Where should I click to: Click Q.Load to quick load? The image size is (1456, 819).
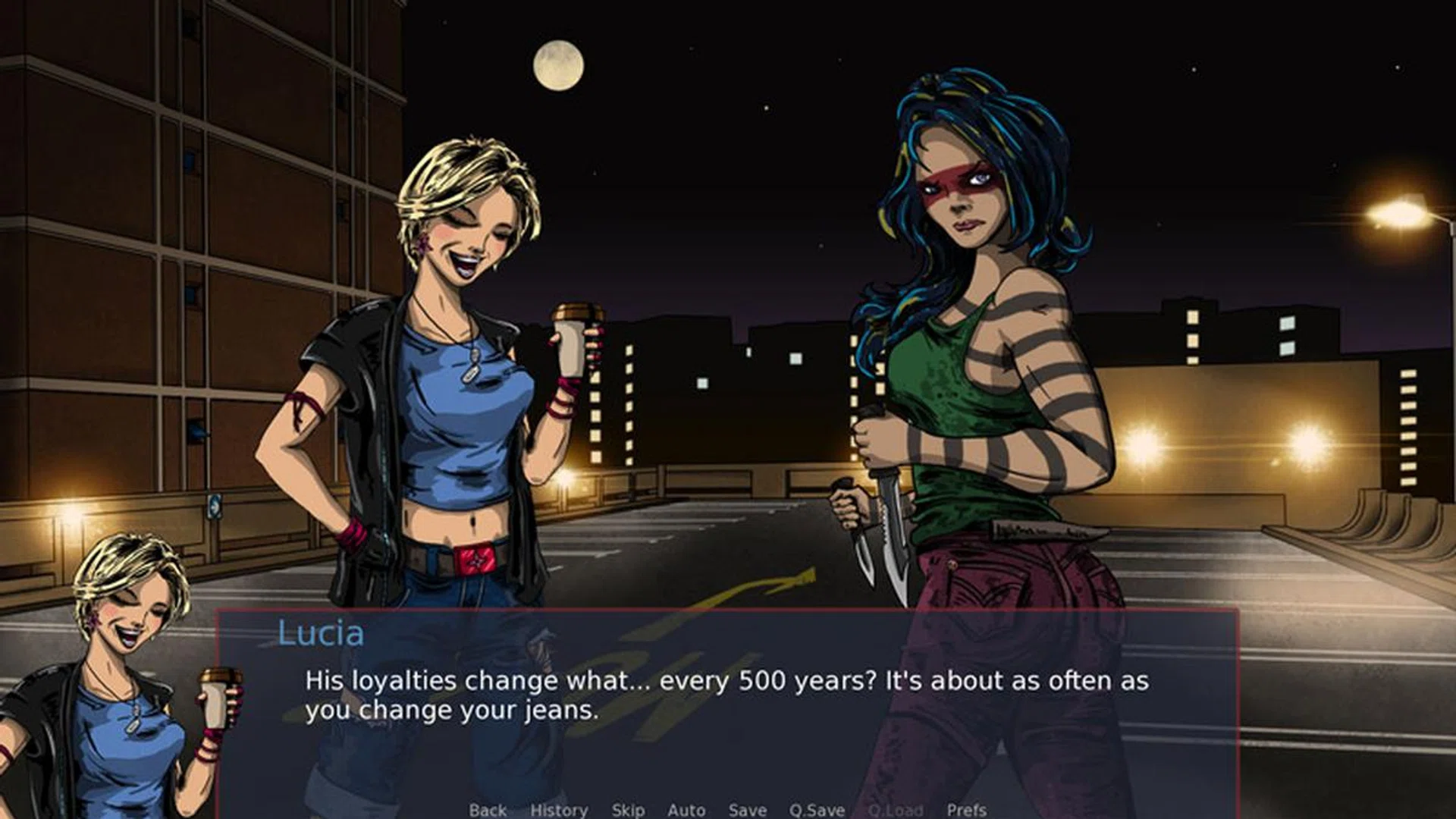895,810
